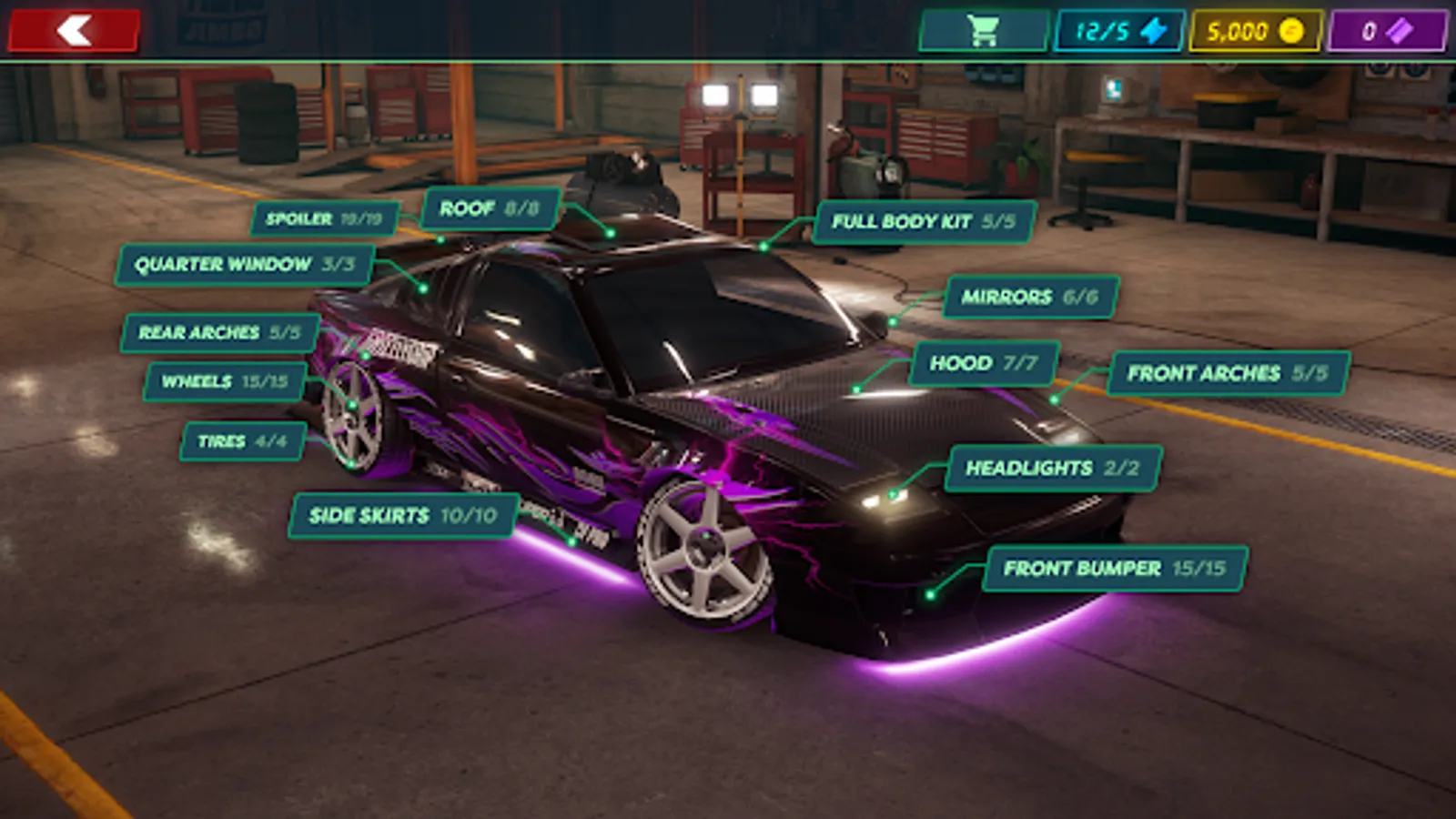Select the Rear Arches category

click(219, 333)
